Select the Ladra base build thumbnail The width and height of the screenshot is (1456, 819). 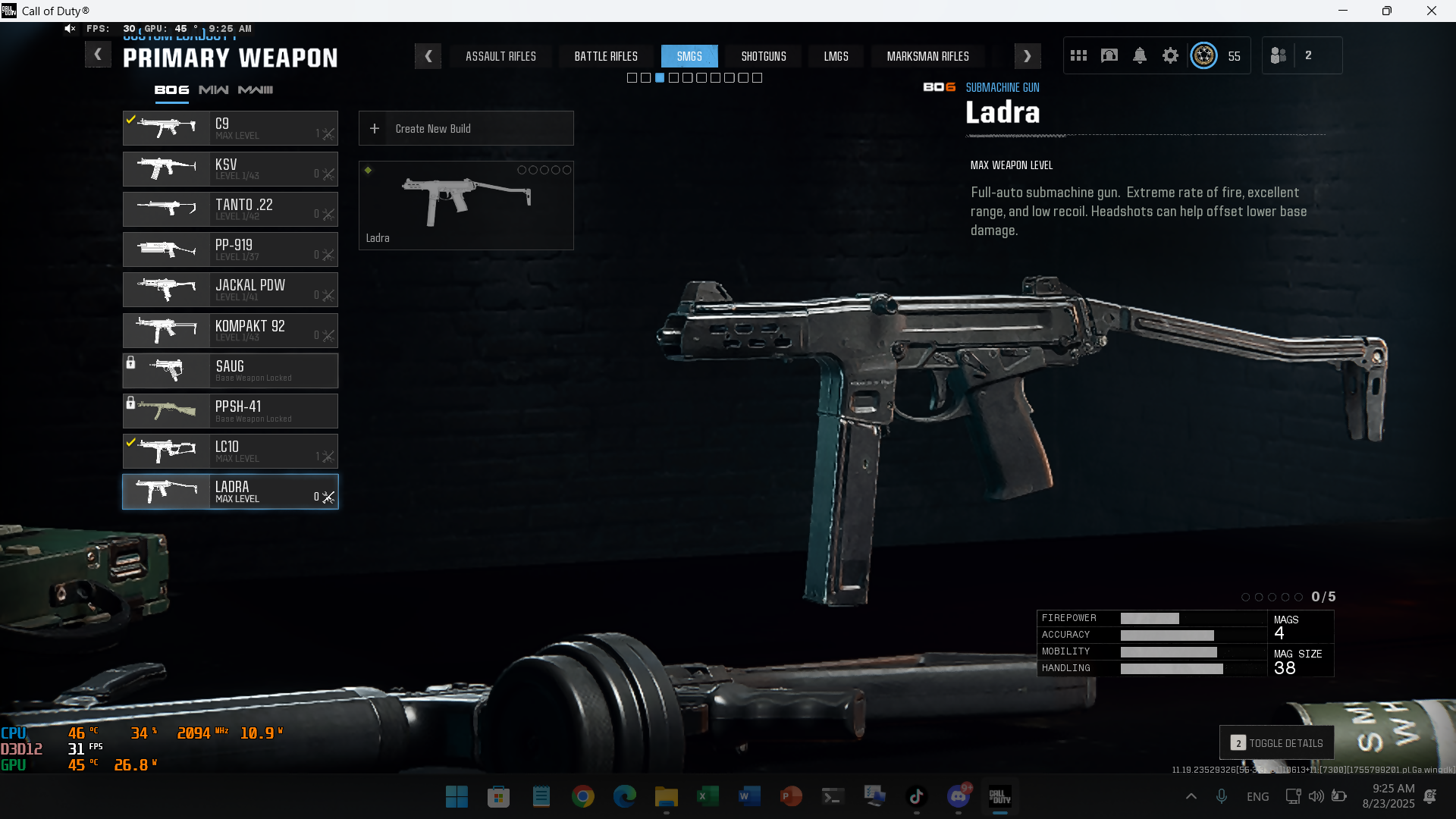coord(466,205)
